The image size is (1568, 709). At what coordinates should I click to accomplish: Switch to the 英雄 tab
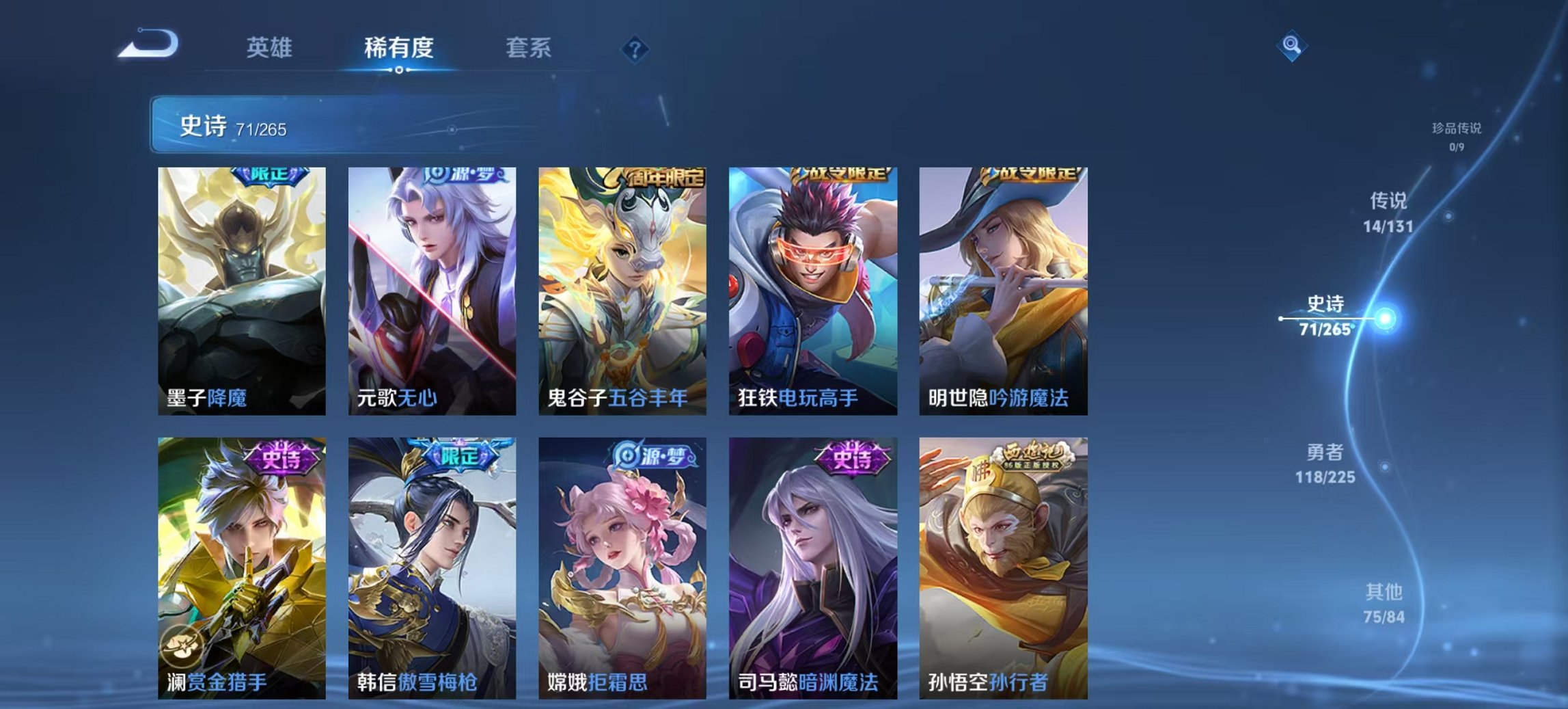271,48
